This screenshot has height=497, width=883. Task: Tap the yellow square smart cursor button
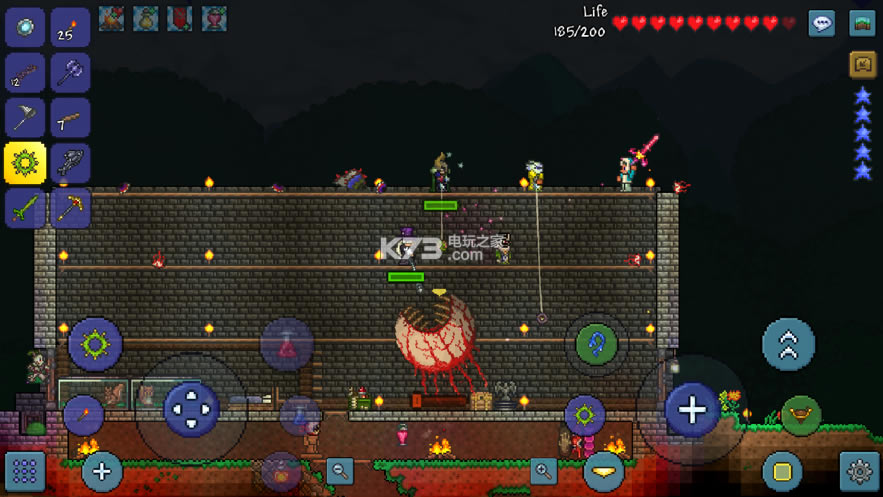[x=782, y=470]
